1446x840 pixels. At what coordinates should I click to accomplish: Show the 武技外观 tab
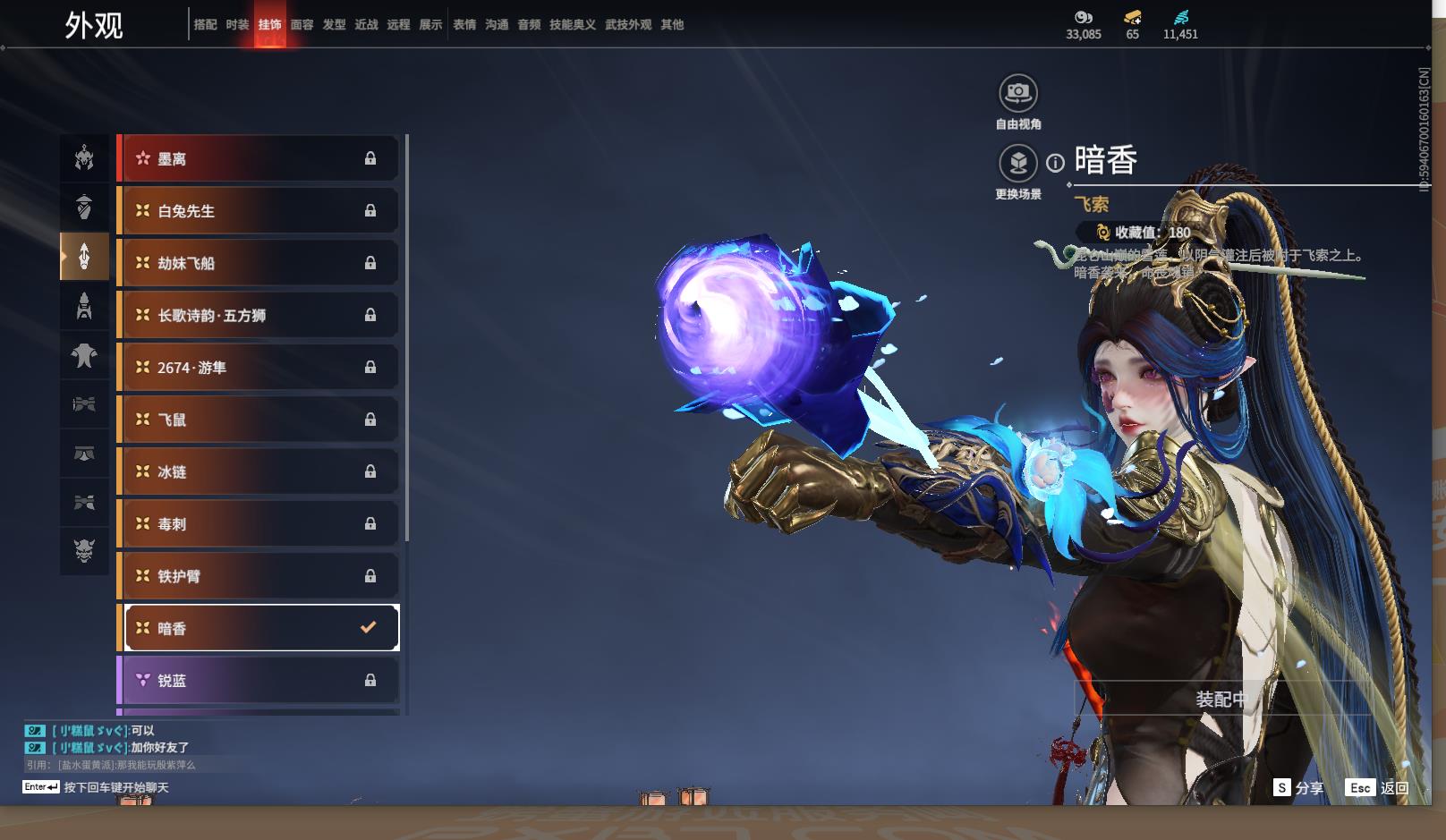click(628, 25)
